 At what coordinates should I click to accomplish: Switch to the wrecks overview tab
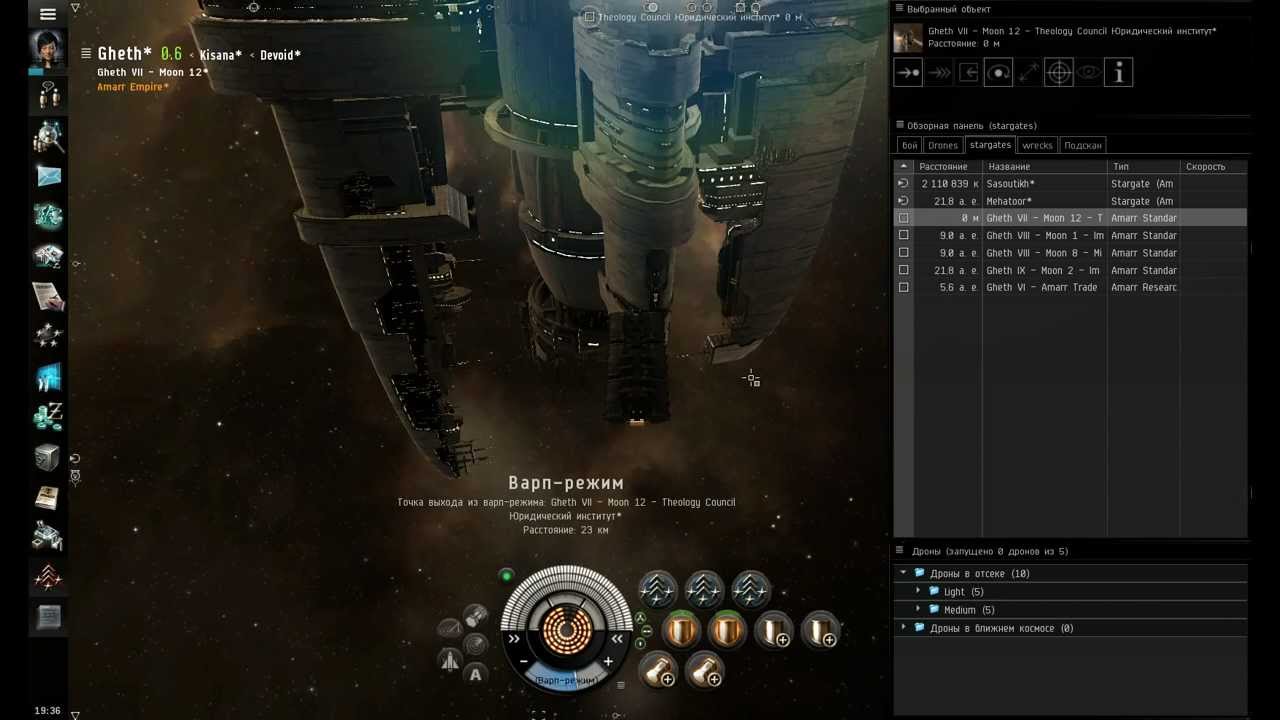click(1037, 145)
